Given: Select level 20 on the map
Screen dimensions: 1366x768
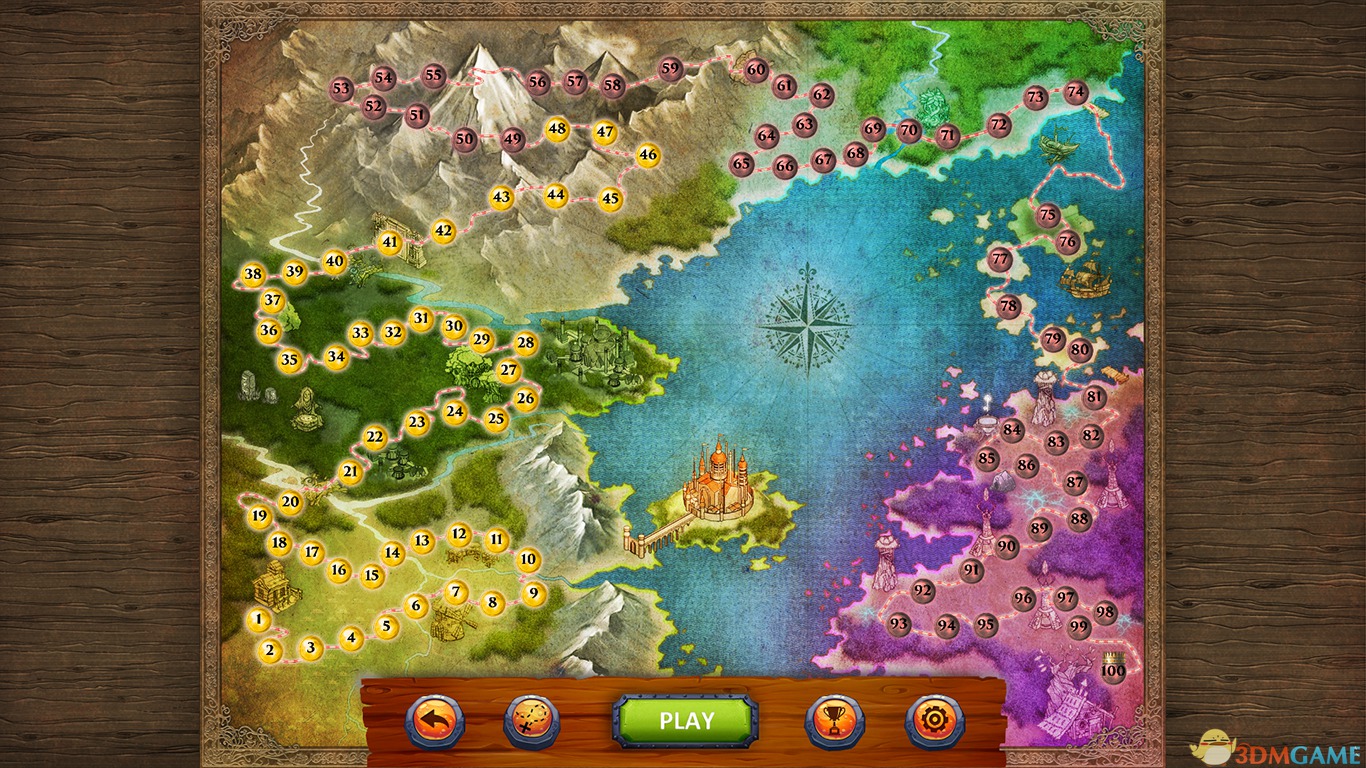Looking at the screenshot, I should (290, 503).
